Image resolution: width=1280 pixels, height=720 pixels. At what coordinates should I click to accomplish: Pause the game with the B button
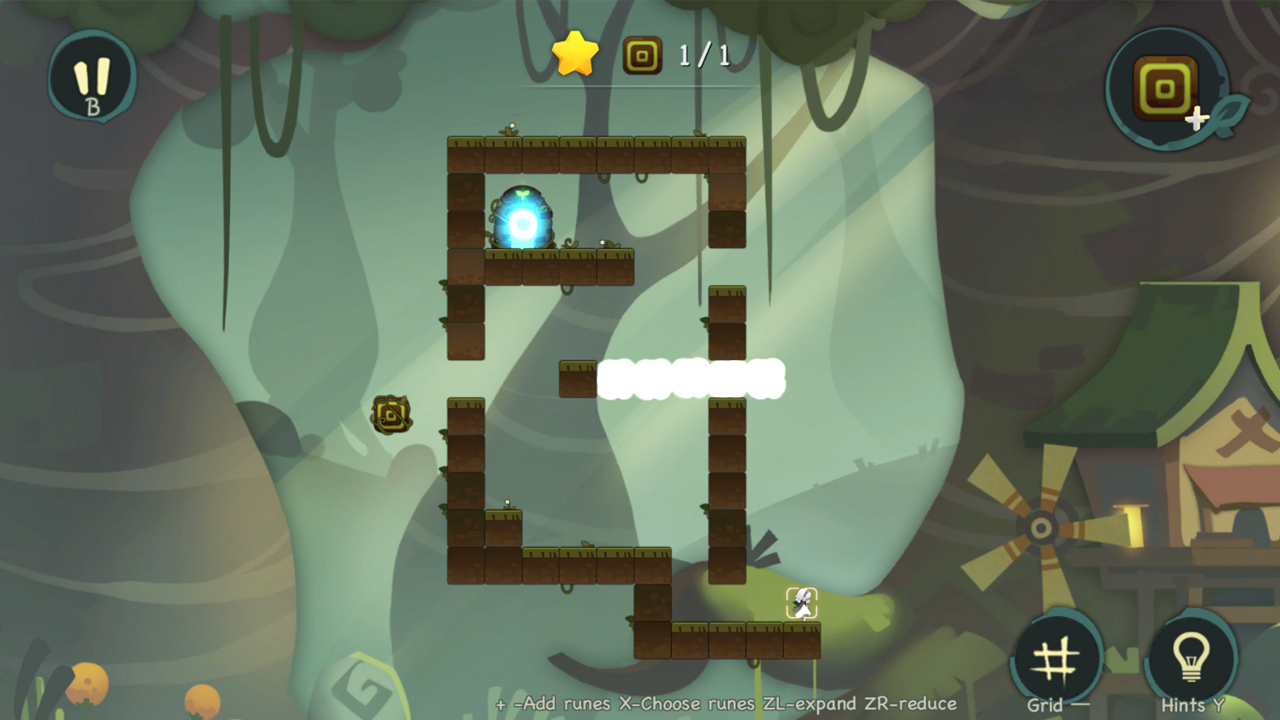point(92,78)
